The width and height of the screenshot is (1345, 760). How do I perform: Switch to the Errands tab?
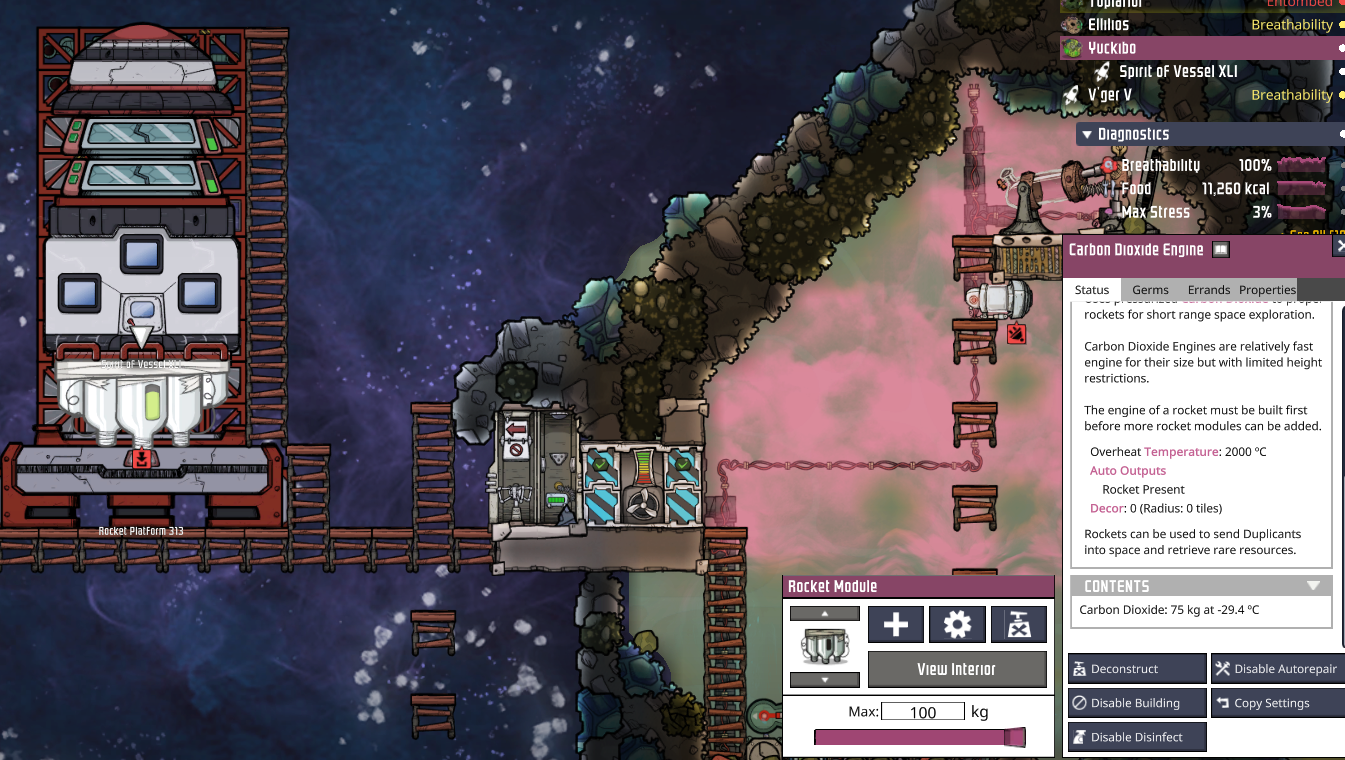click(x=1208, y=290)
